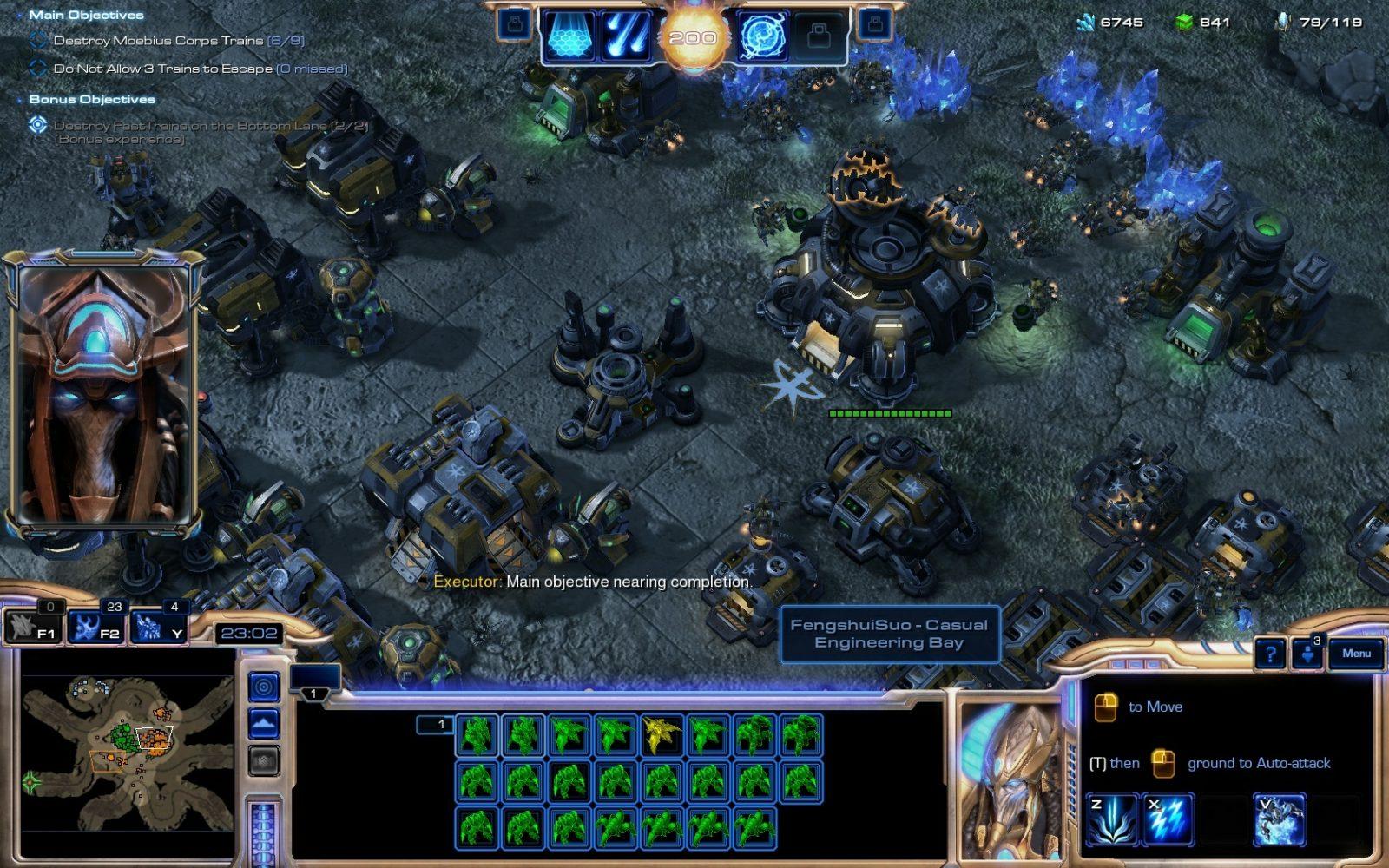This screenshot has width=1389, height=868.
Task: Use the X lightning ability on the command card
Action: 1168,819
